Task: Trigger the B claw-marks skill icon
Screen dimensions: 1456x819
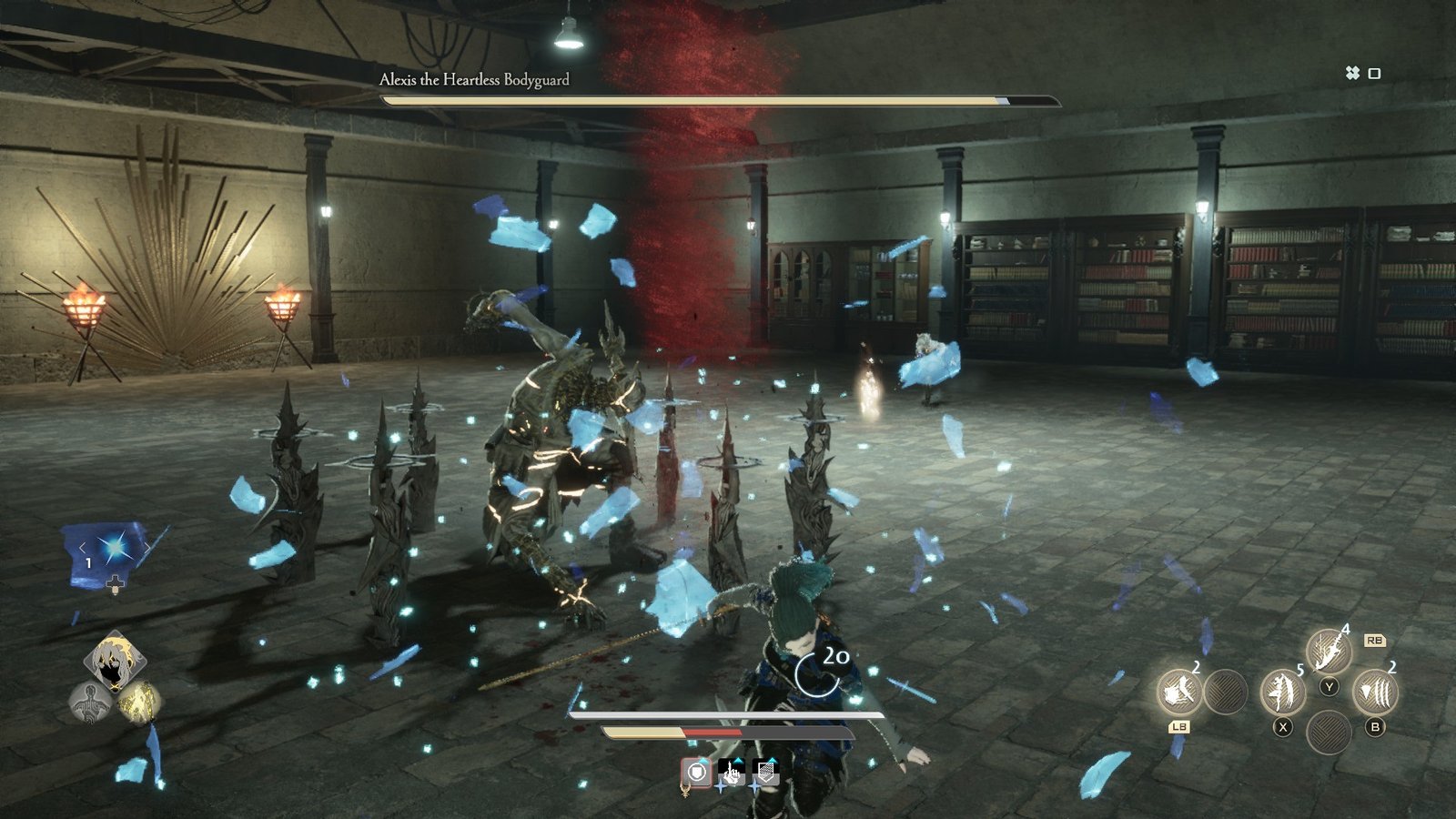Action: coord(1375,692)
